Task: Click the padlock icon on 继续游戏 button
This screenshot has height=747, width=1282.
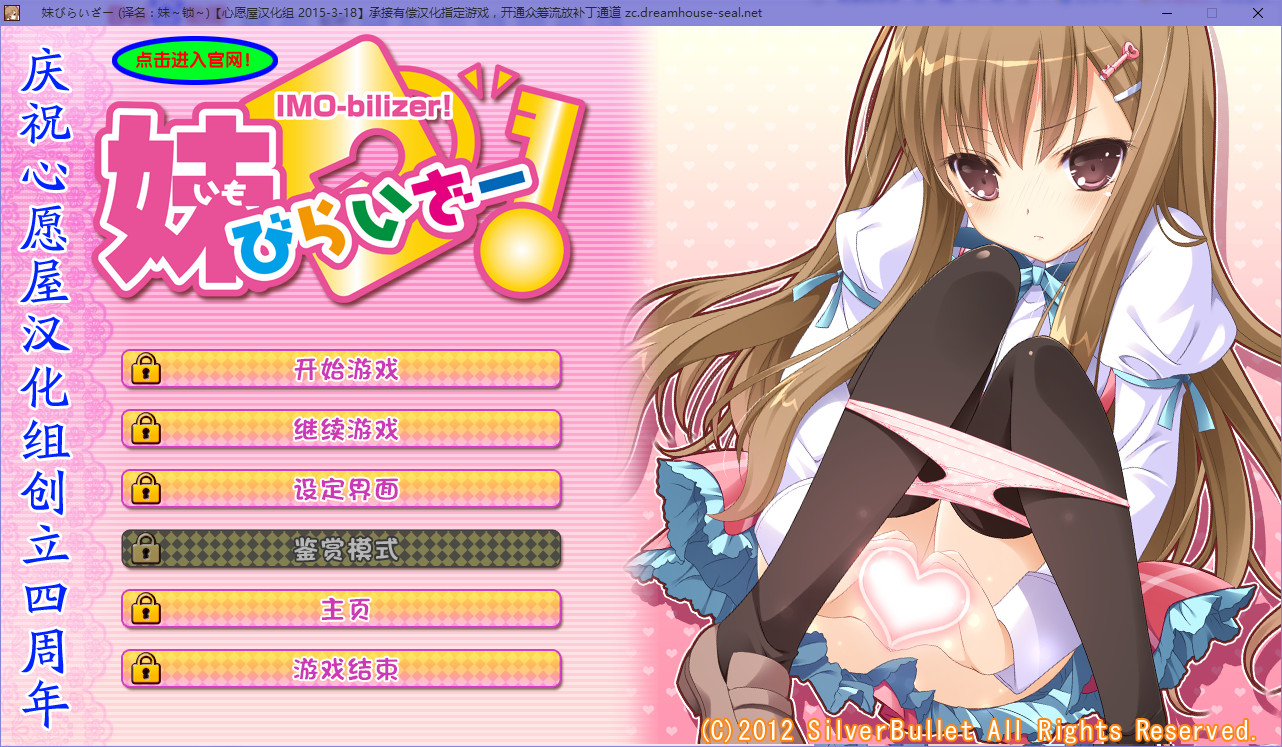Action: pyautogui.click(x=146, y=429)
